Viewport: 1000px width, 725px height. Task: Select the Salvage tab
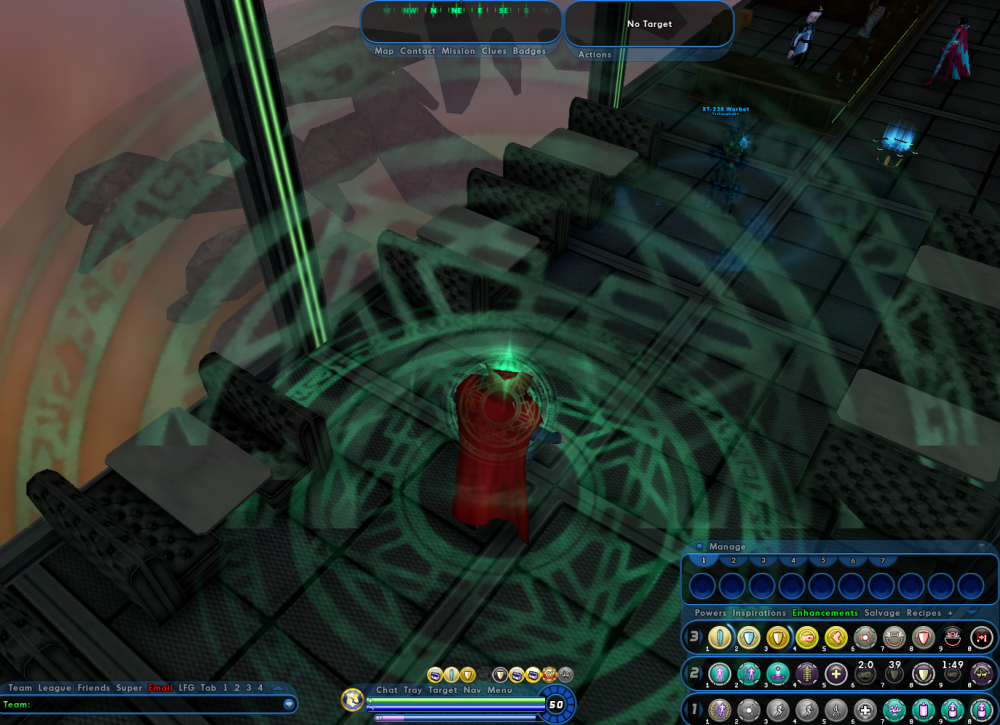(x=882, y=613)
